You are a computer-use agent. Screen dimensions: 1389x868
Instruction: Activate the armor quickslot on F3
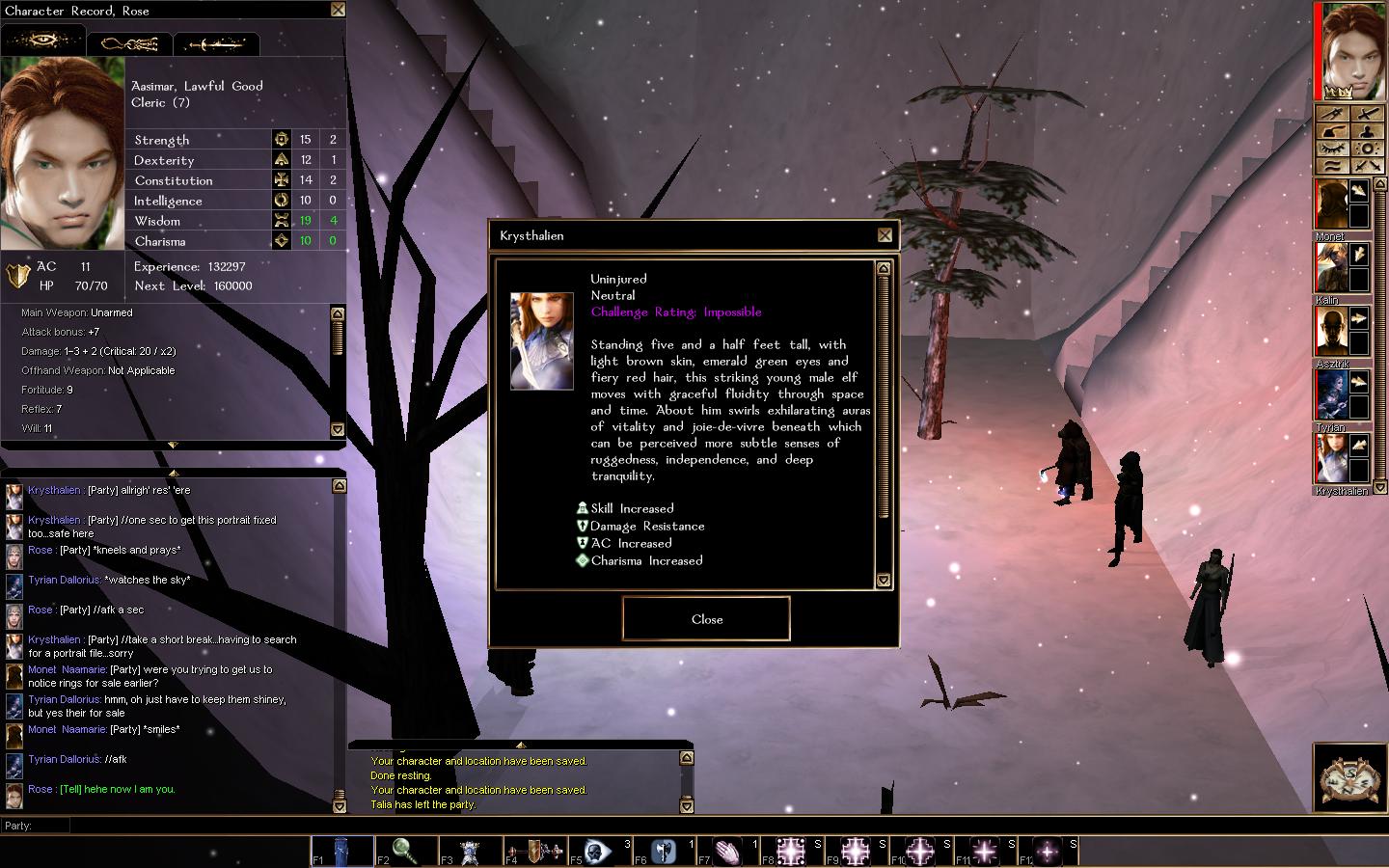pyautogui.click(x=470, y=851)
